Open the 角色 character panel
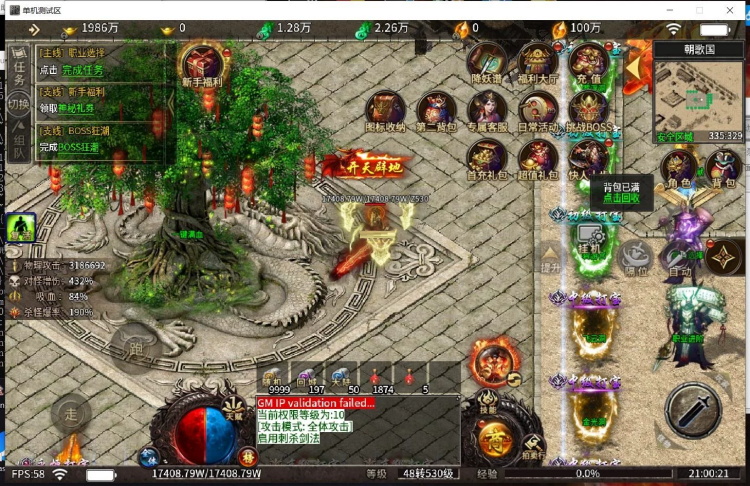 [x=679, y=169]
